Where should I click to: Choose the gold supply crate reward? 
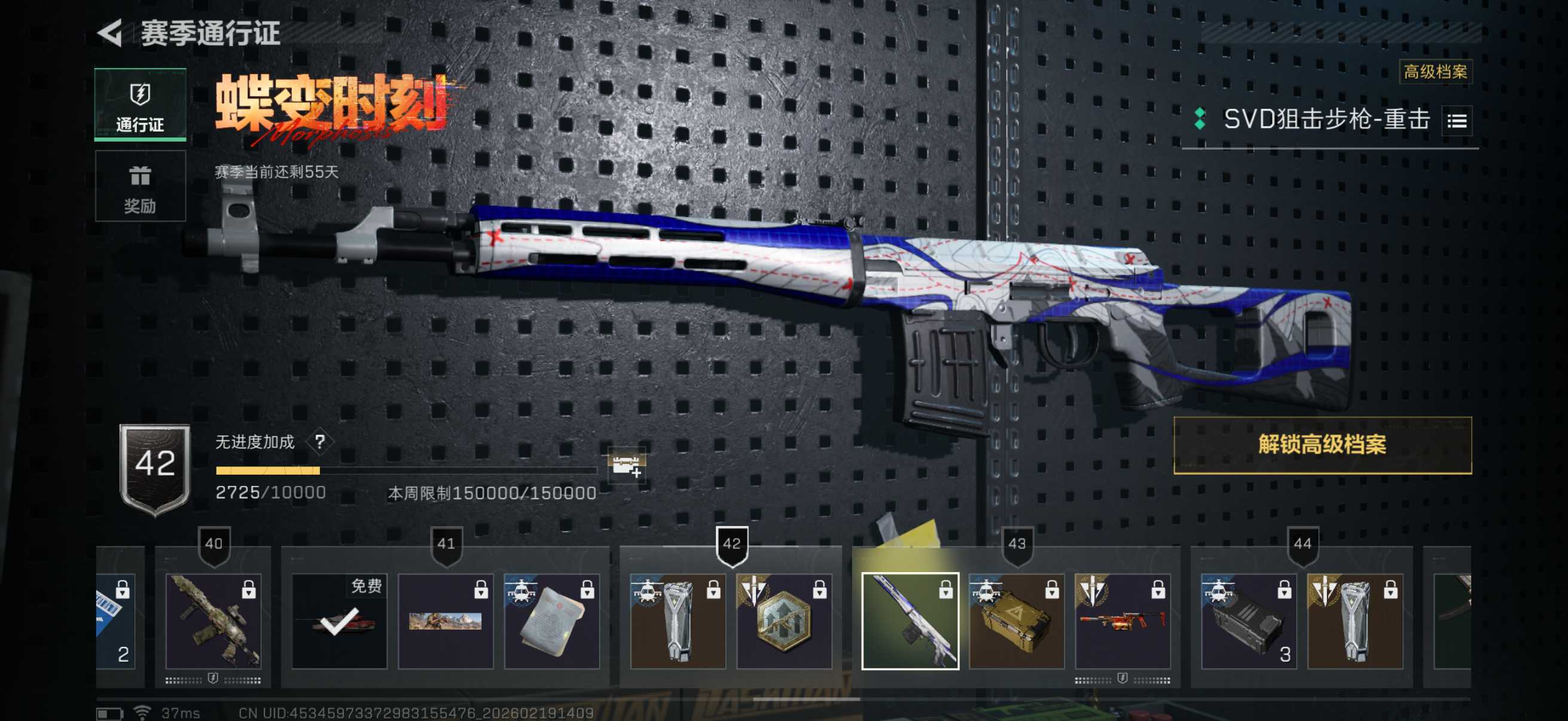(1016, 621)
